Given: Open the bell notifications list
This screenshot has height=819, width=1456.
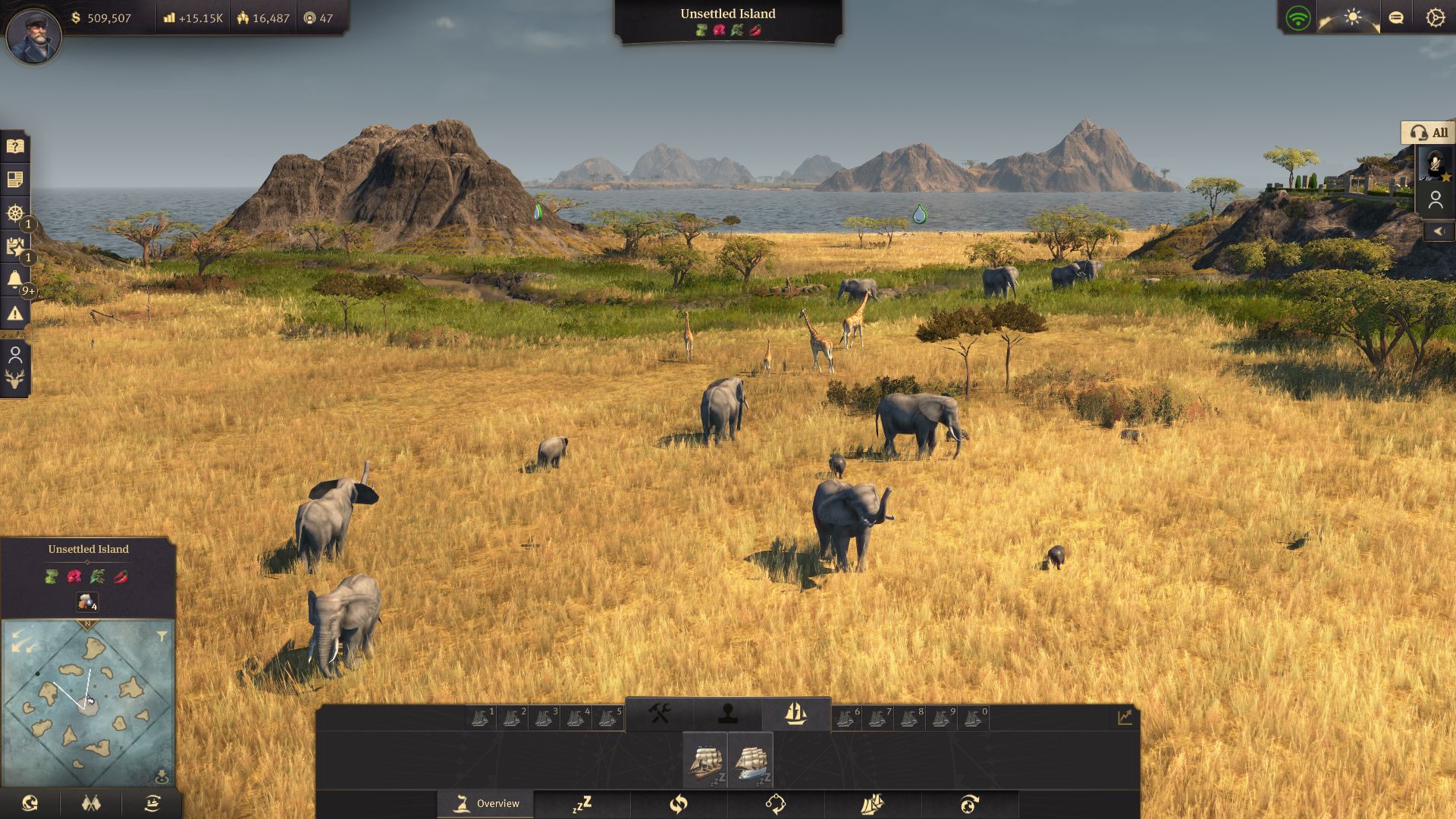Looking at the screenshot, I should pyautogui.click(x=15, y=279).
